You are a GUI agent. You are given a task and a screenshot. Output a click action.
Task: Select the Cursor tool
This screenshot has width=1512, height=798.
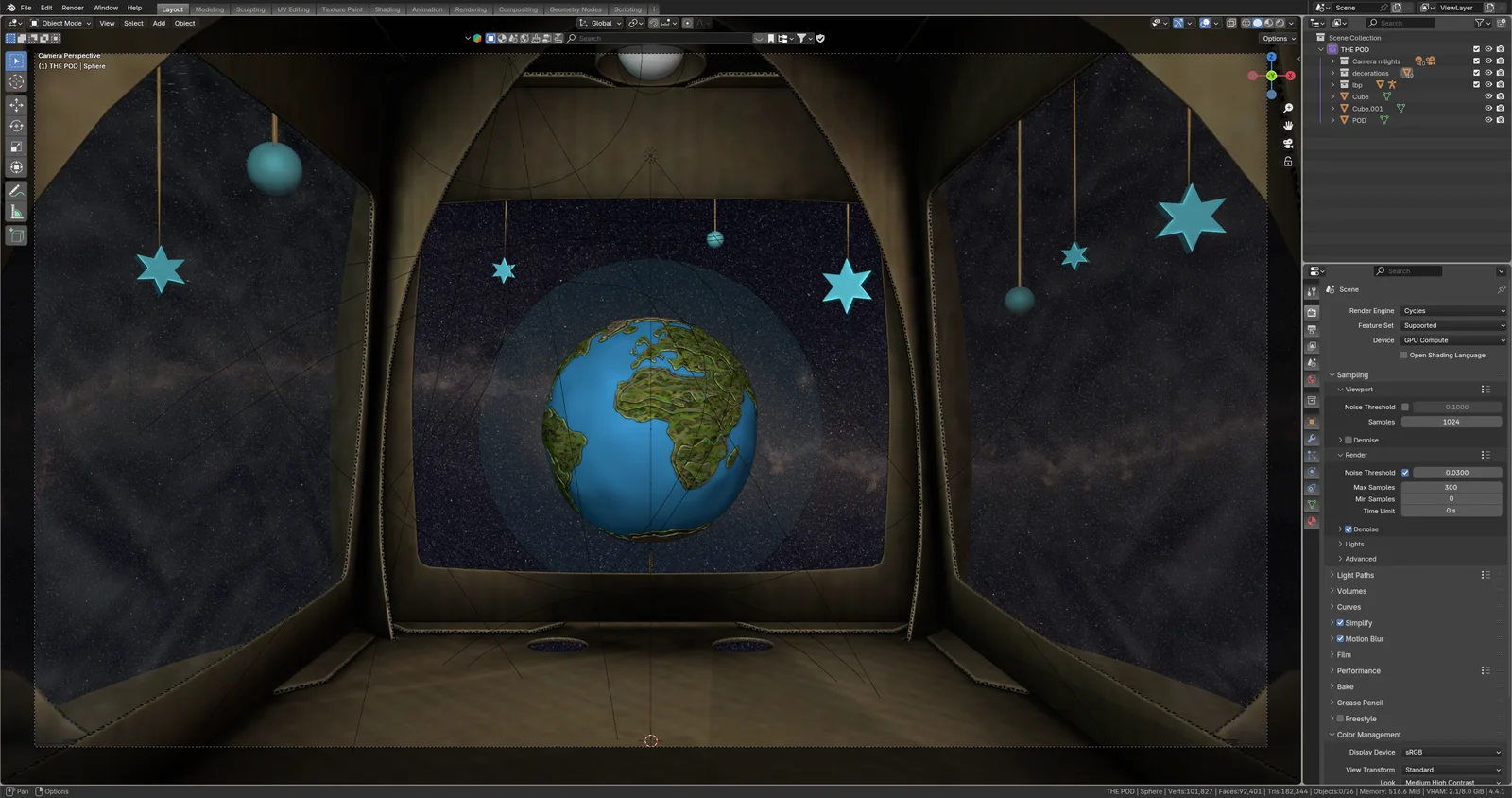[15, 82]
